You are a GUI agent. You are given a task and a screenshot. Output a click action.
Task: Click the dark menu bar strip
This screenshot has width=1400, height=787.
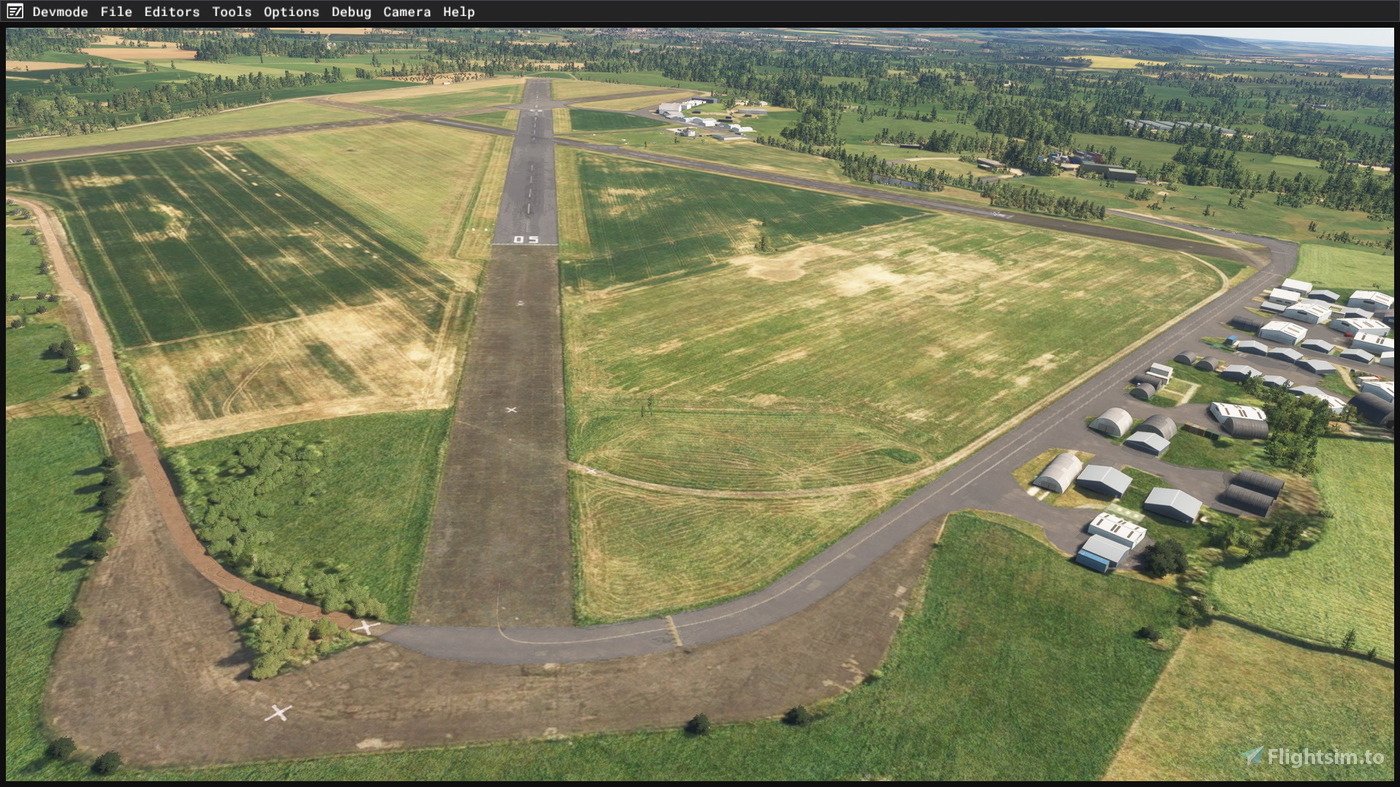coord(700,12)
